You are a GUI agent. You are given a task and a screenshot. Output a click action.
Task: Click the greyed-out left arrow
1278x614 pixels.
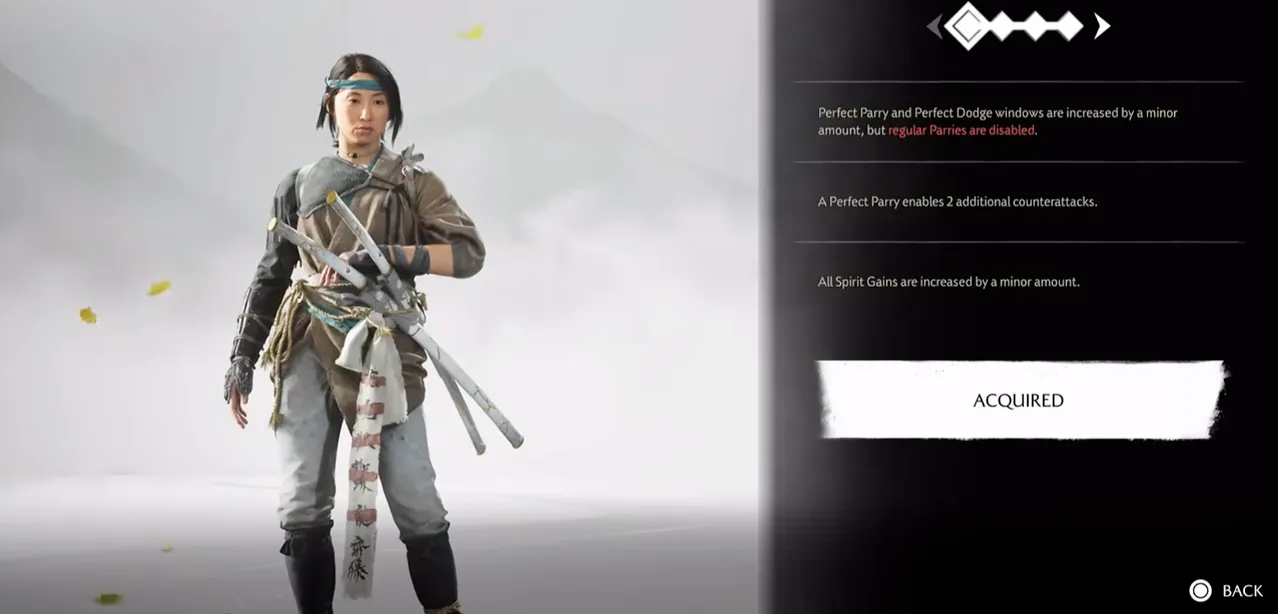935,26
